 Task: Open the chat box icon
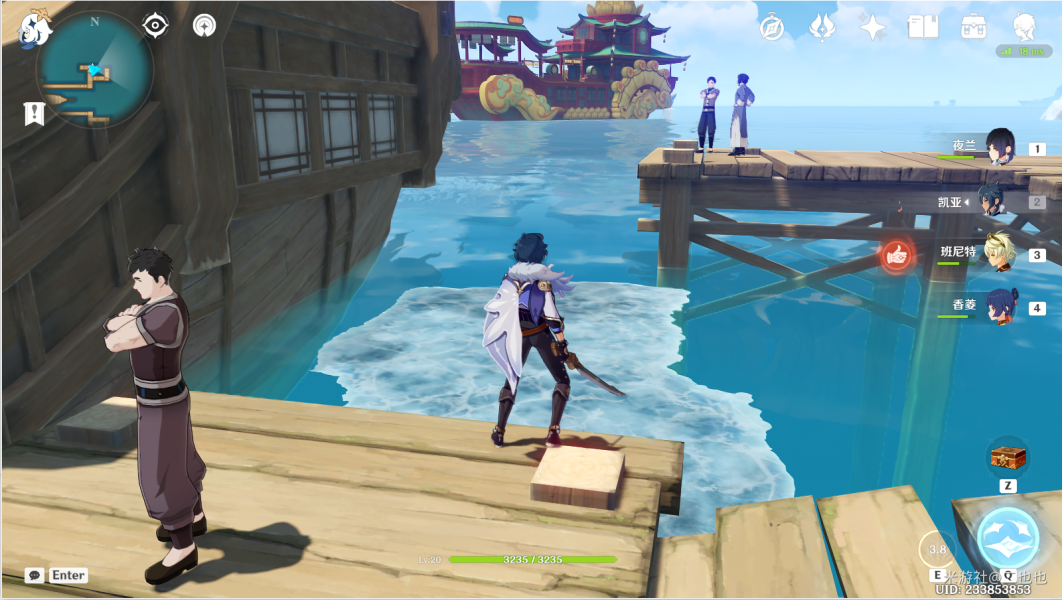(35, 575)
